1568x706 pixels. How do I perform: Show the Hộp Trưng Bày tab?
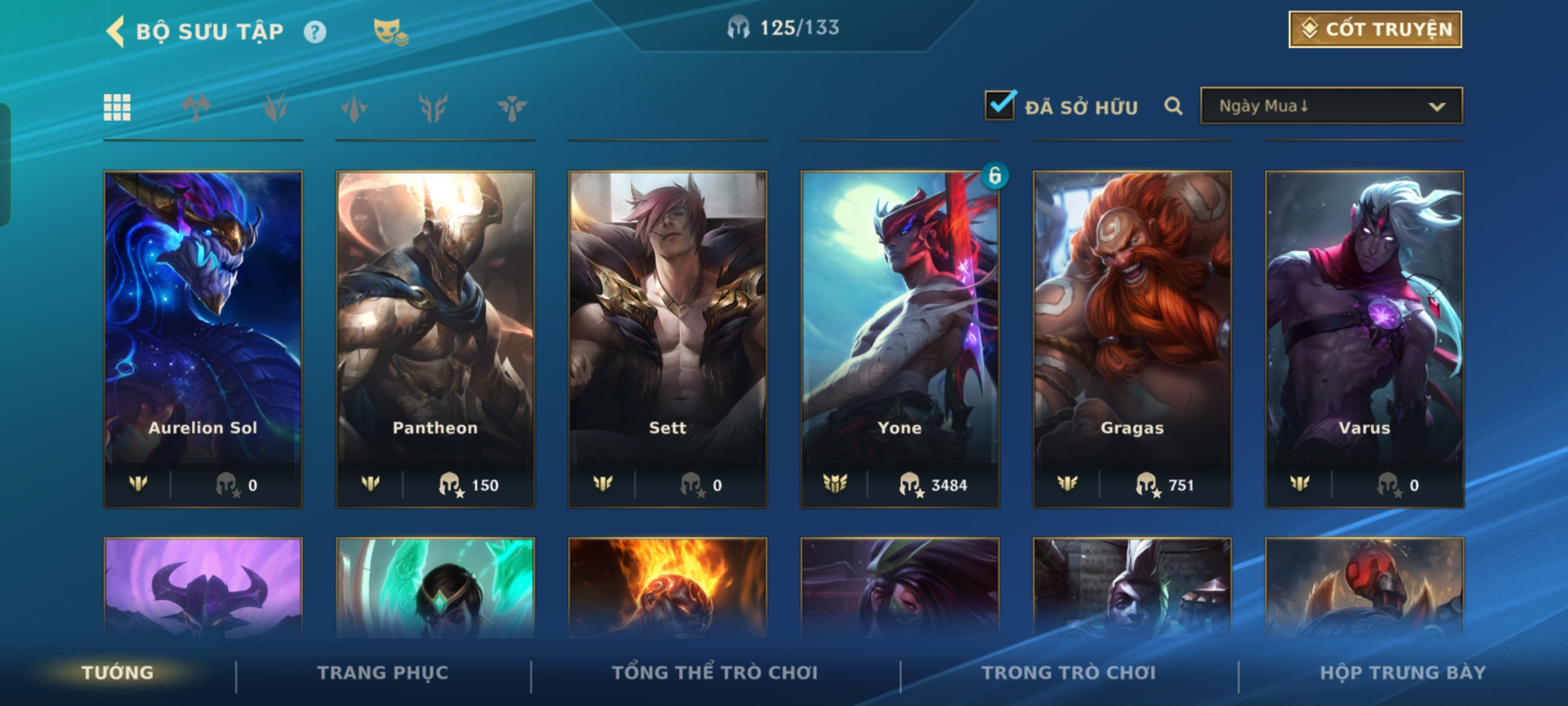pyautogui.click(x=1403, y=673)
